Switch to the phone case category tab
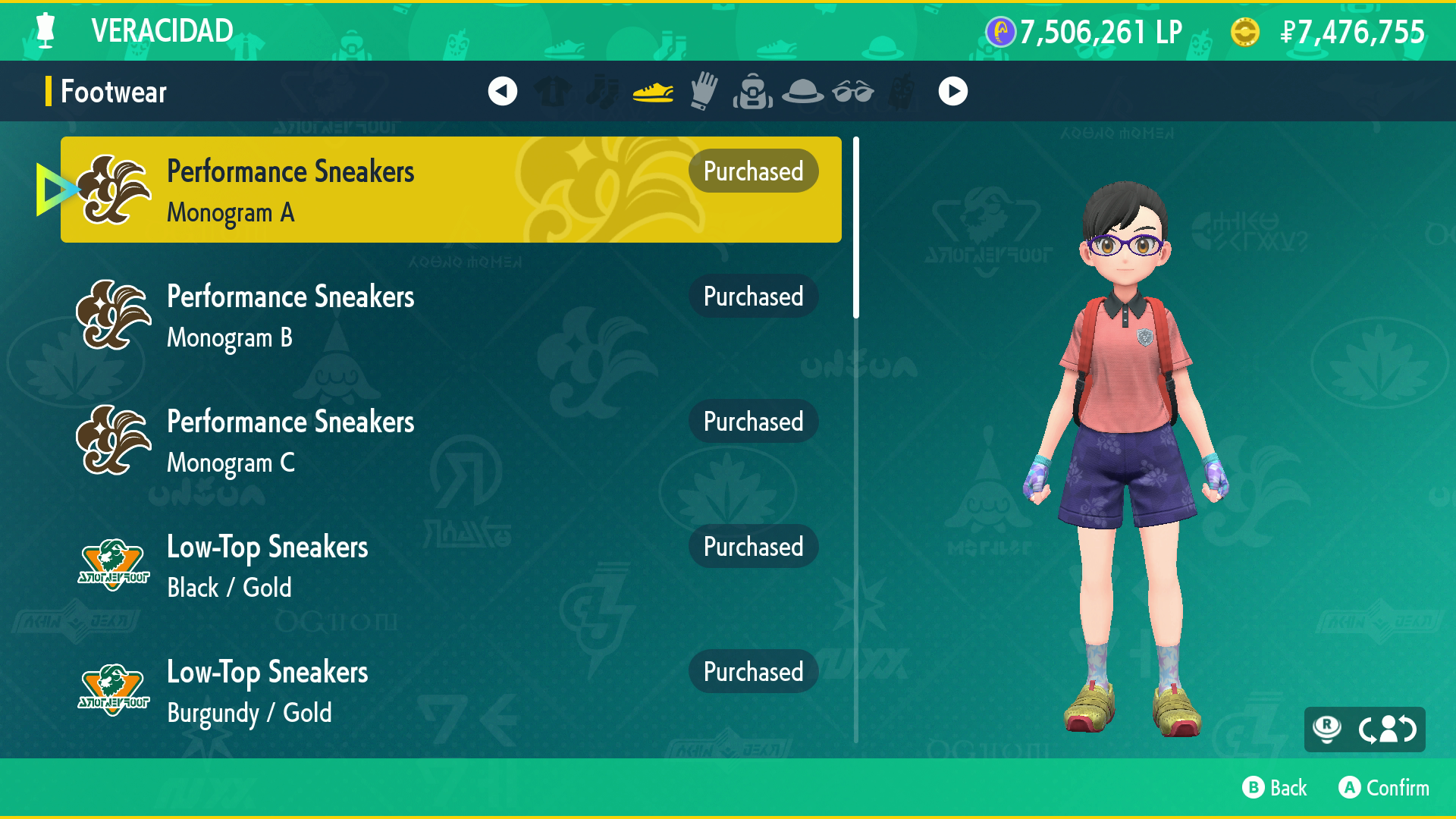 [x=902, y=92]
